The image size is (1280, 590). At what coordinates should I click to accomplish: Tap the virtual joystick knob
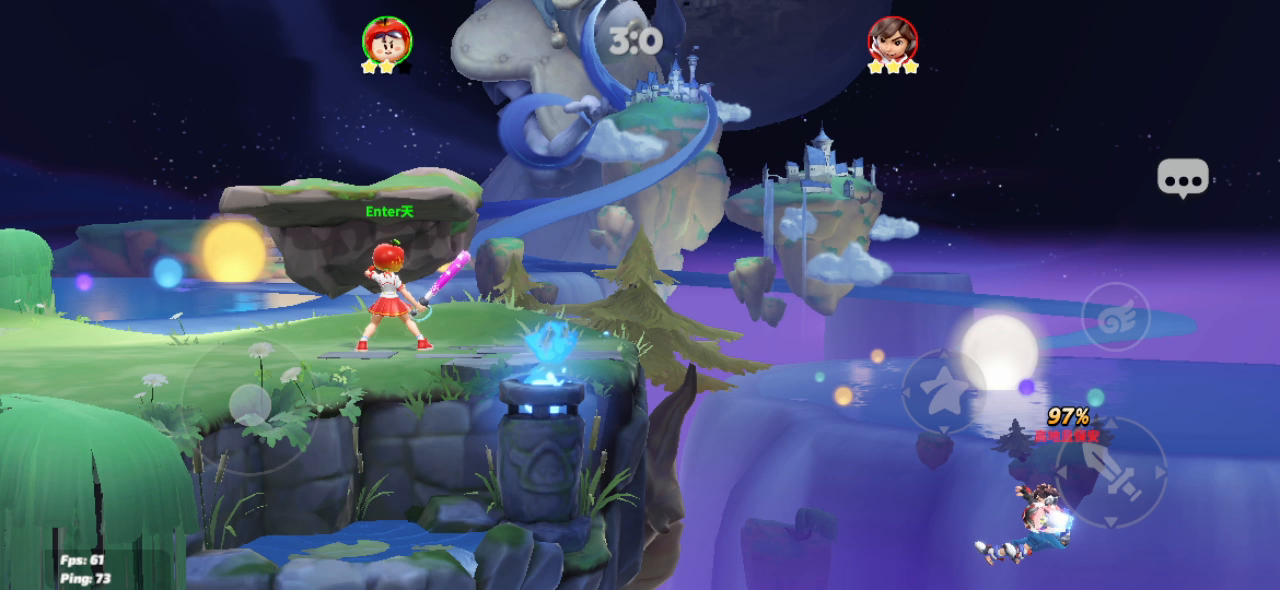249,405
